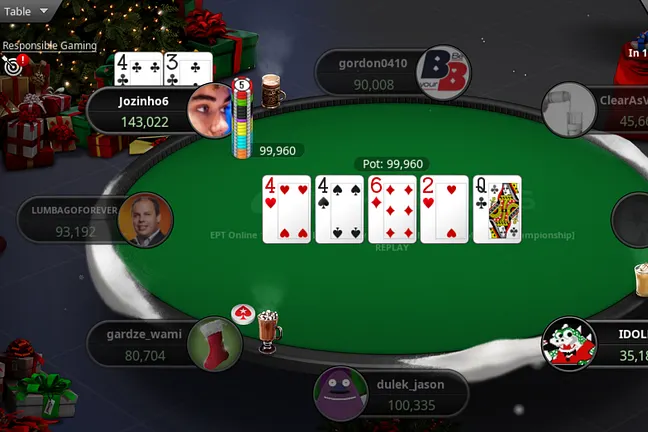This screenshot has height=432, width=648.
Task: Click the ClearAsV player's avatar
Action: click(x=568, y=110)
